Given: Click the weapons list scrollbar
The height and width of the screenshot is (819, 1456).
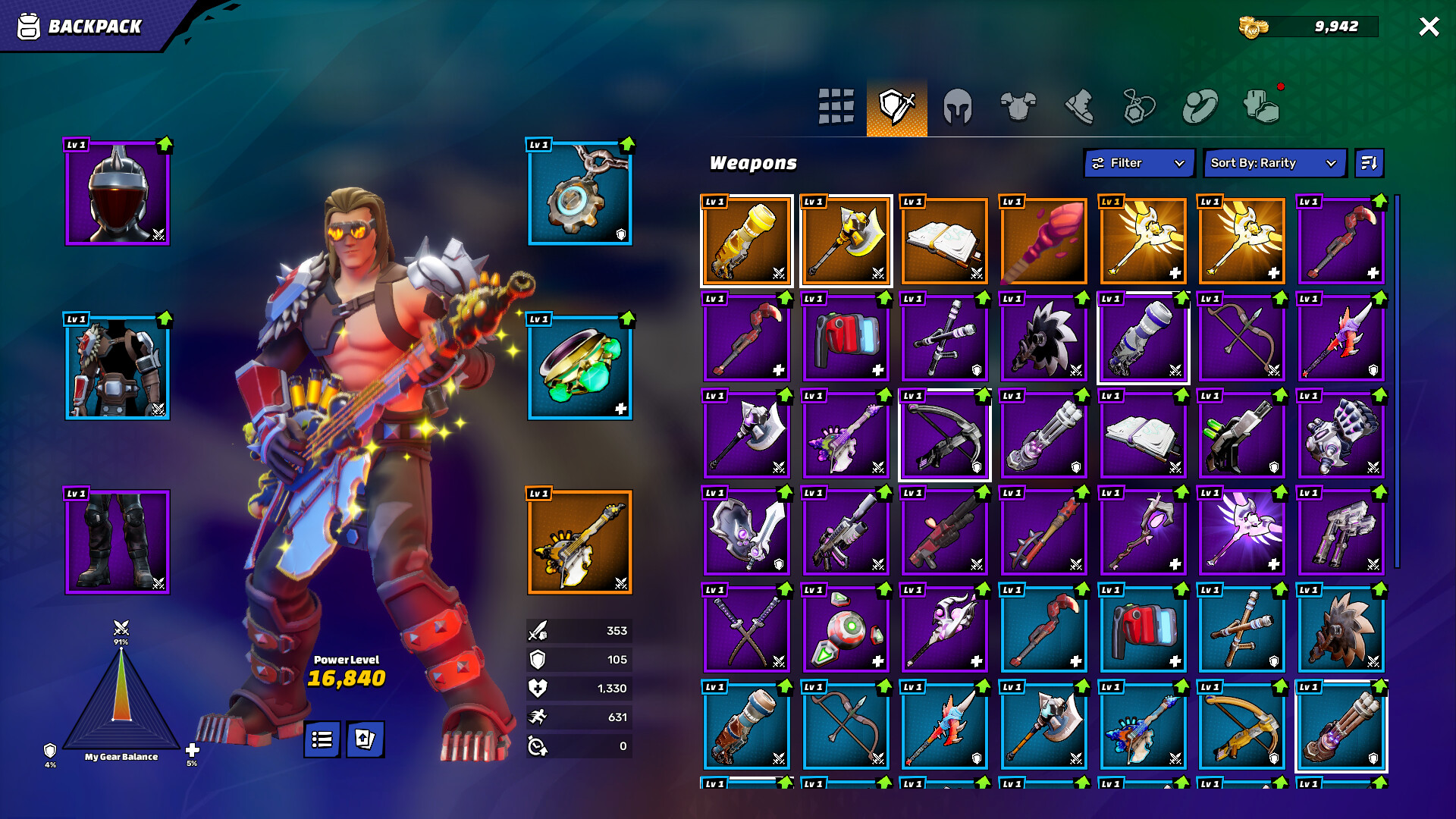Looking at the screenshot, I should 1397,379.
